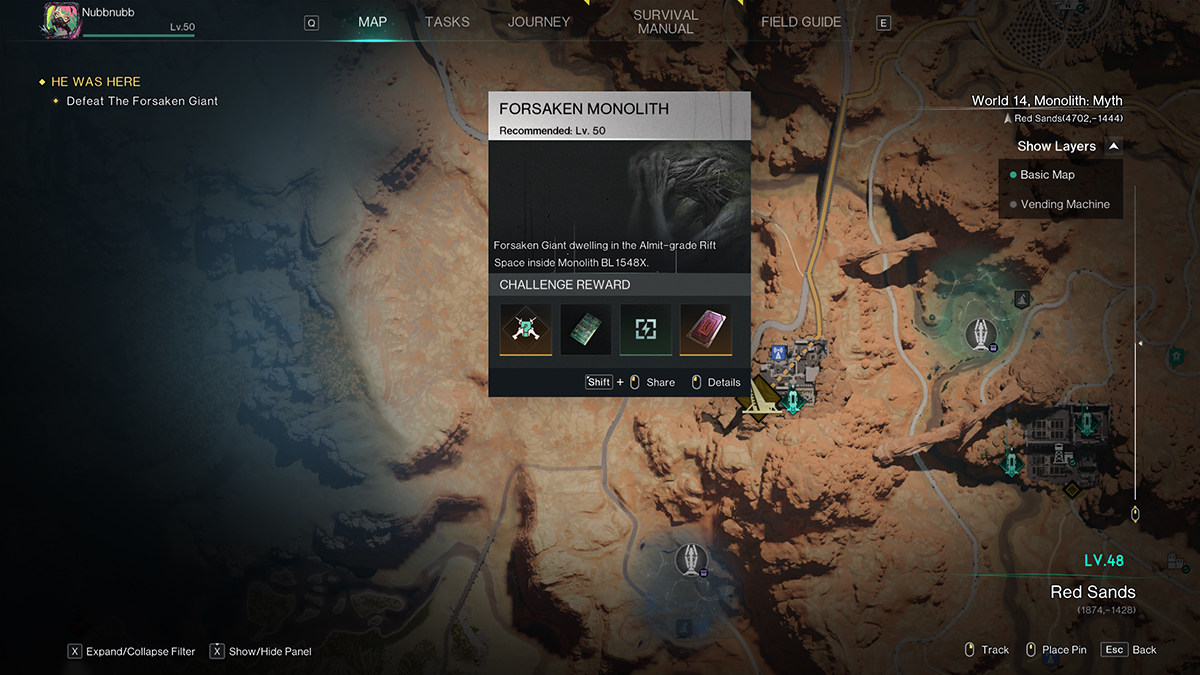Click the blue signal tower map marker
Screen dimensions: 1200x675
777,354
